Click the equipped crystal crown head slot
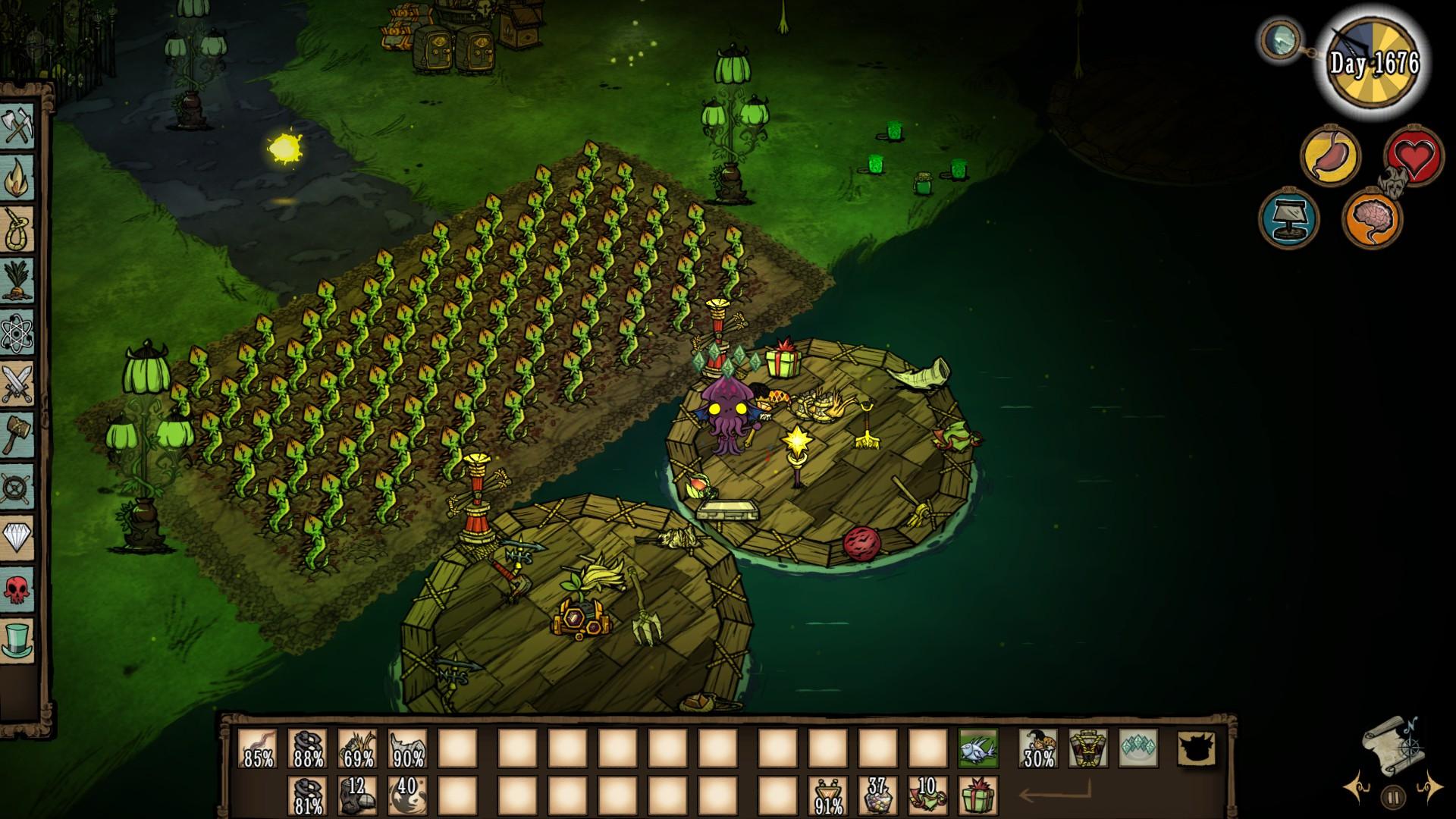The width and height of the screenshot is (1456, 819). 1138,748
